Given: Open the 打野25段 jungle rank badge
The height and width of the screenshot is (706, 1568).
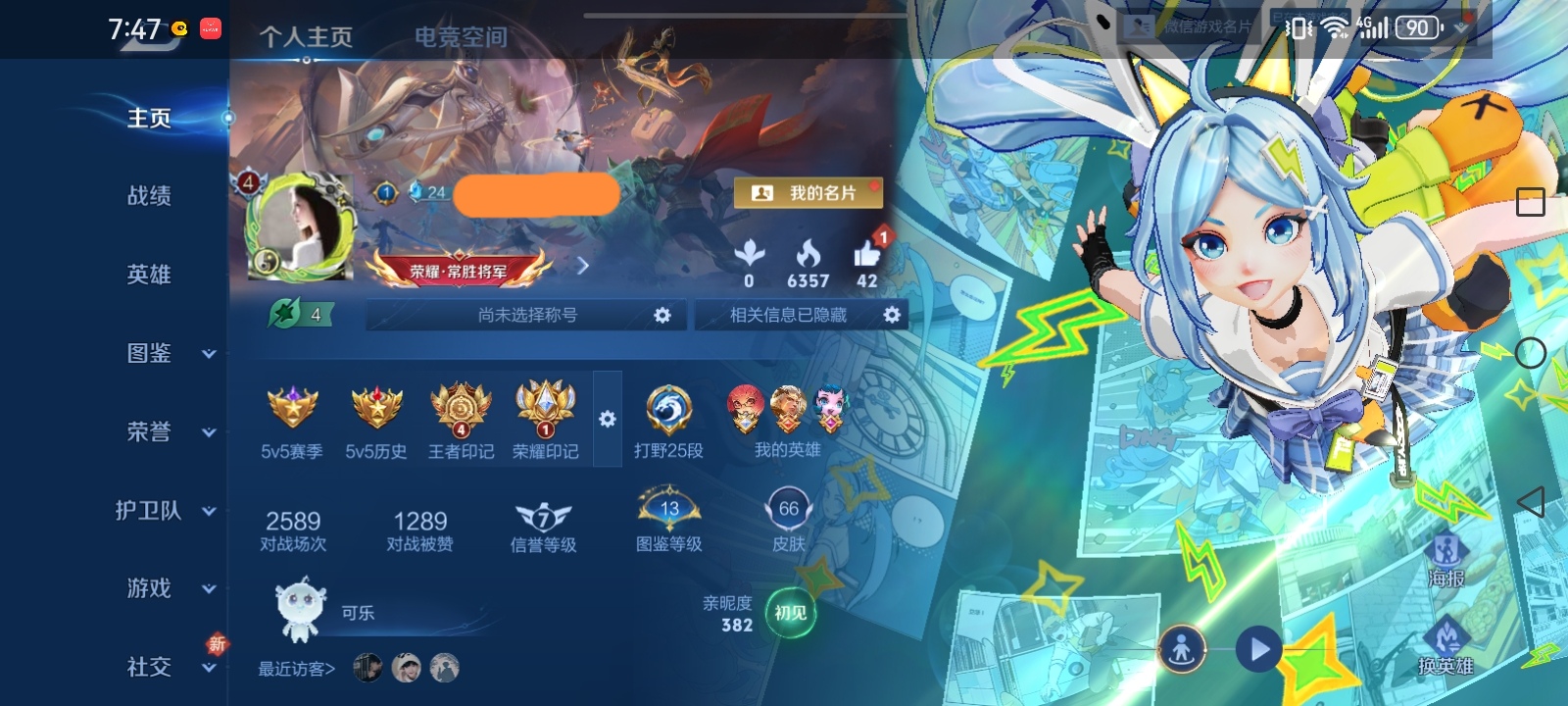Looking at the screenshot, I should click(669, 410).
